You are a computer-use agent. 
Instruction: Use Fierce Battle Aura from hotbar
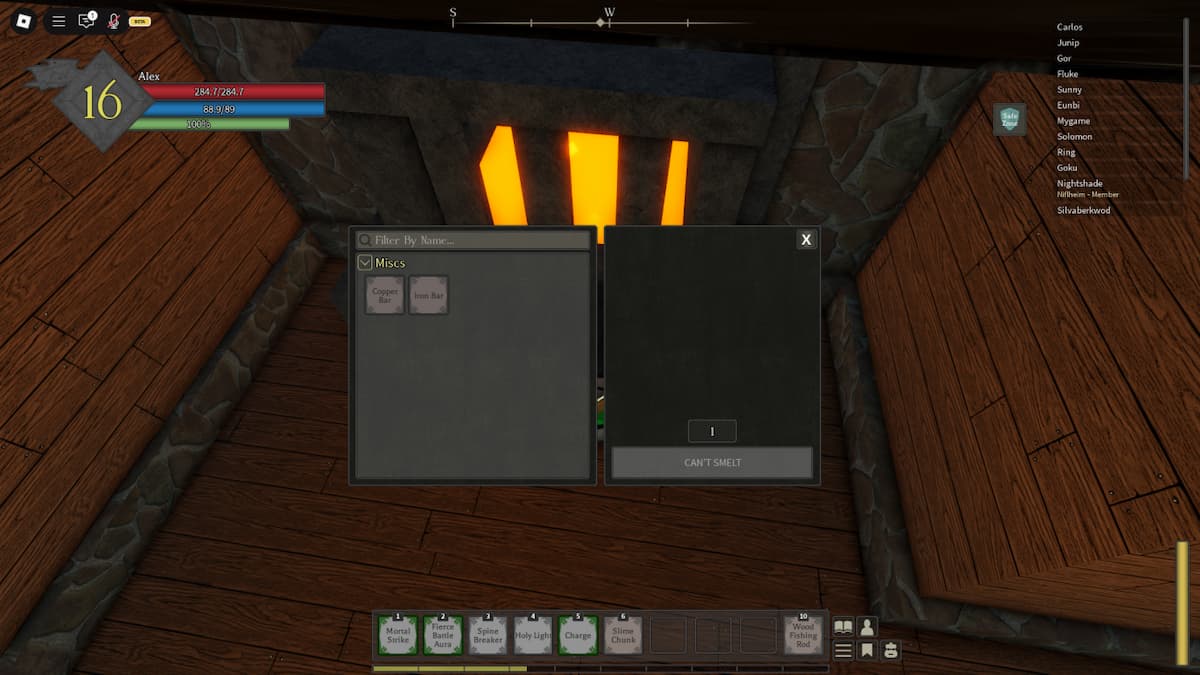(443, 635)
